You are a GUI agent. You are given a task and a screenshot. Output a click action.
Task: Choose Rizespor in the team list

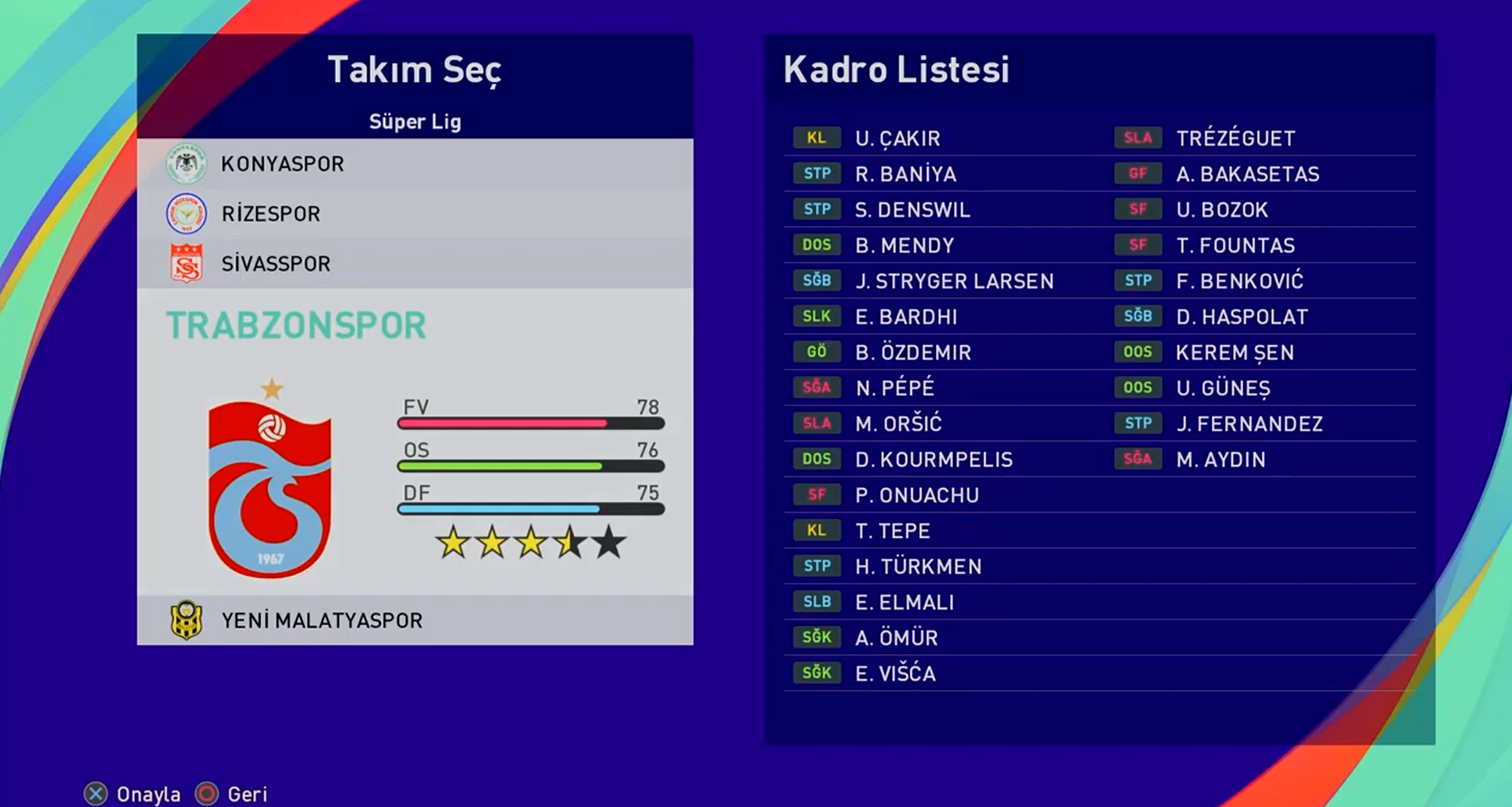414,213
